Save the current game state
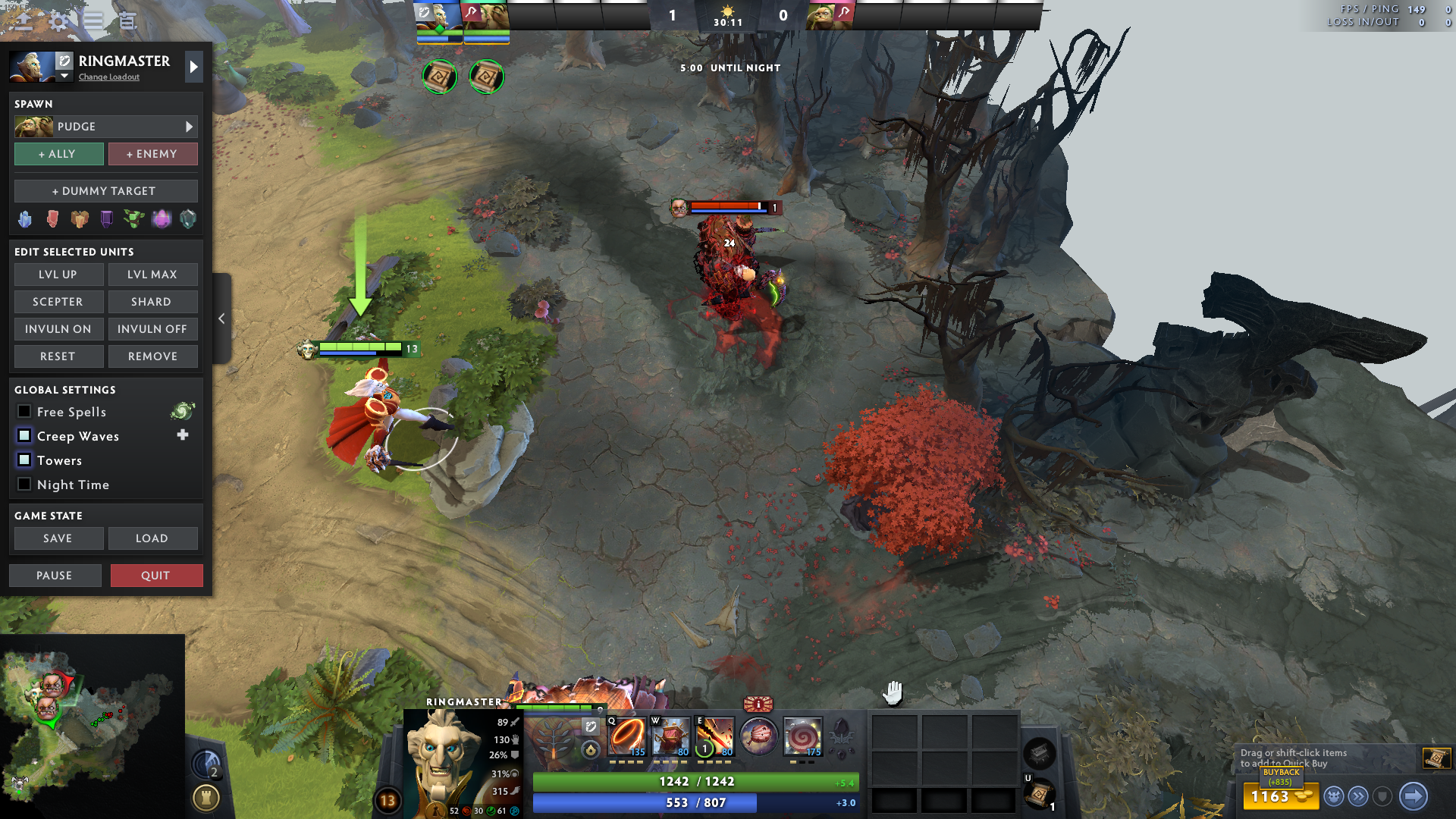Viewport: 1456px width, 819px height. pos(58,538)
